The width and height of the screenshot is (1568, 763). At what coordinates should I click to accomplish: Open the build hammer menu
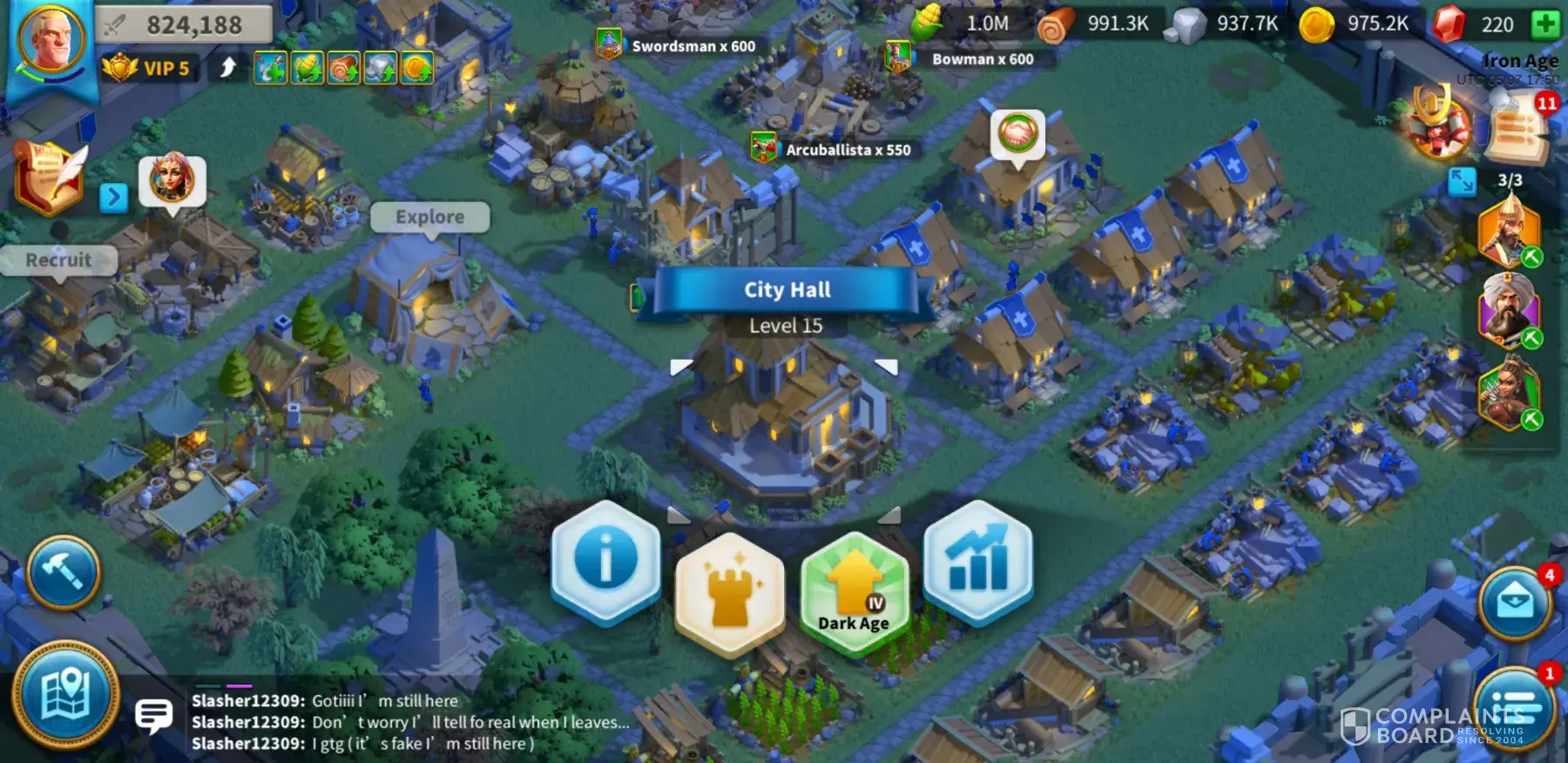(64, 572)
